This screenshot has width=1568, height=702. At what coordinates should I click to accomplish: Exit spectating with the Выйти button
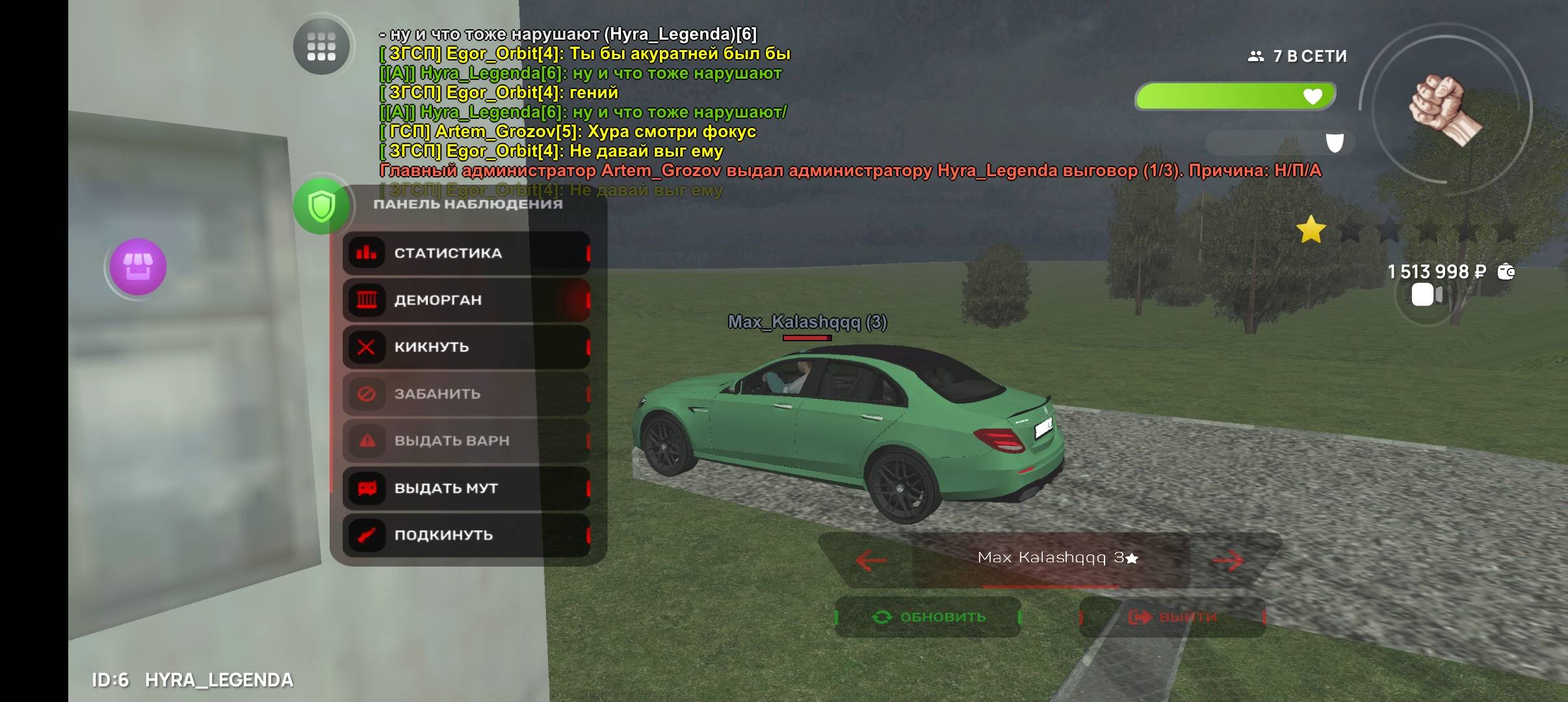click(x=1172, y=617)
